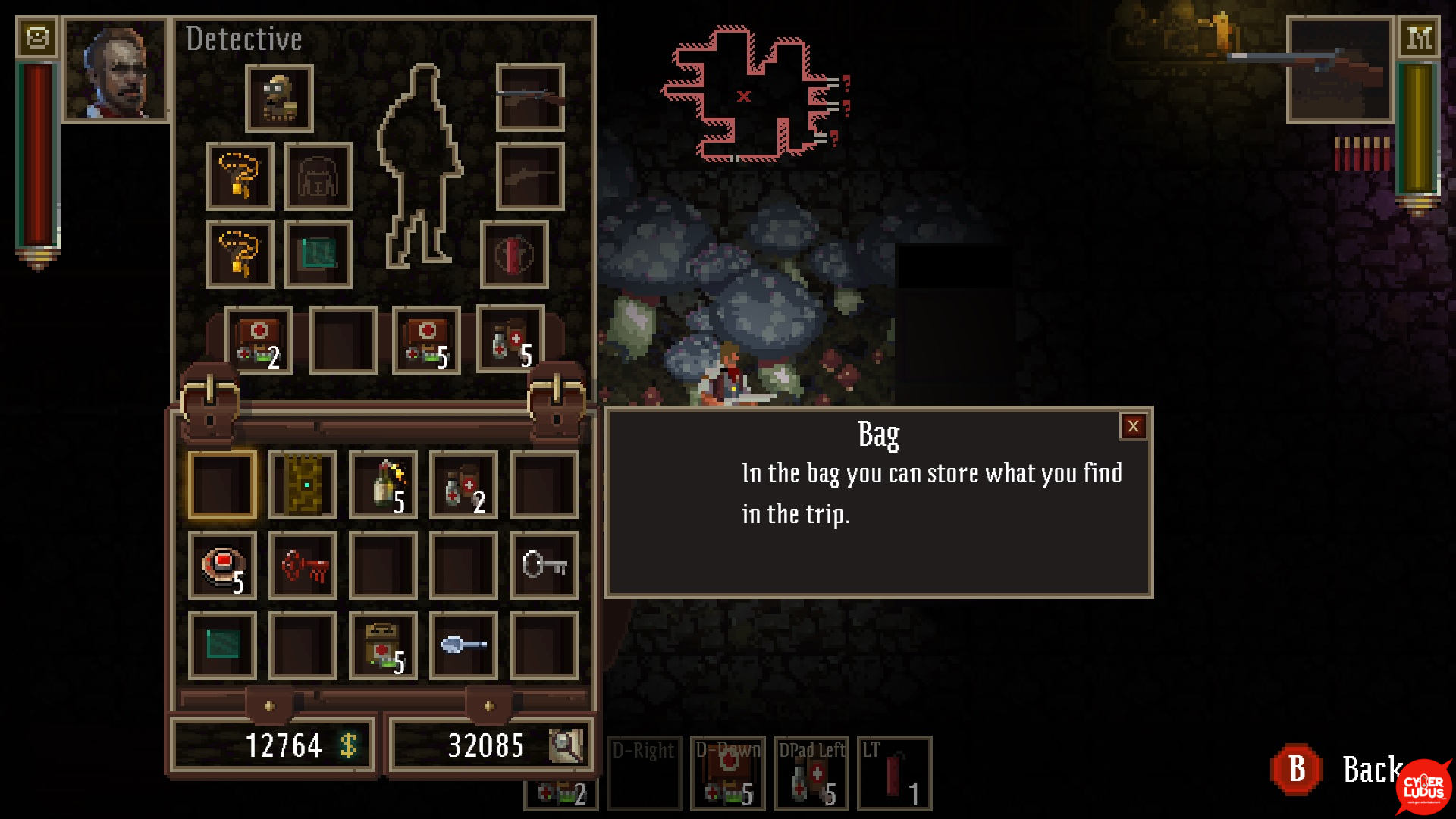Open the map with the M button
The image size is (1456, 819).
(1419, 37)
